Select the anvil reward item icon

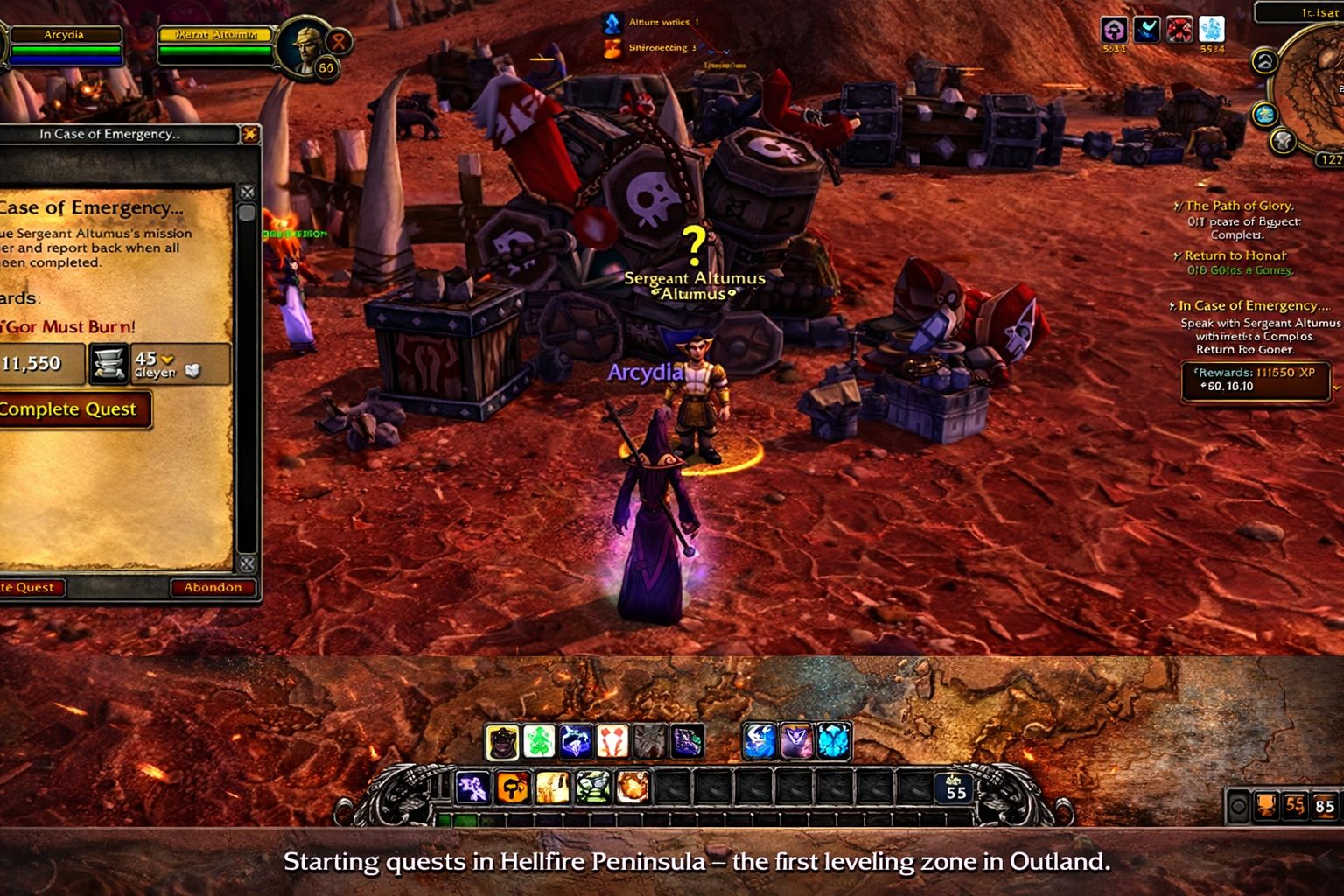pyautogui.click(x=109, y=364)
